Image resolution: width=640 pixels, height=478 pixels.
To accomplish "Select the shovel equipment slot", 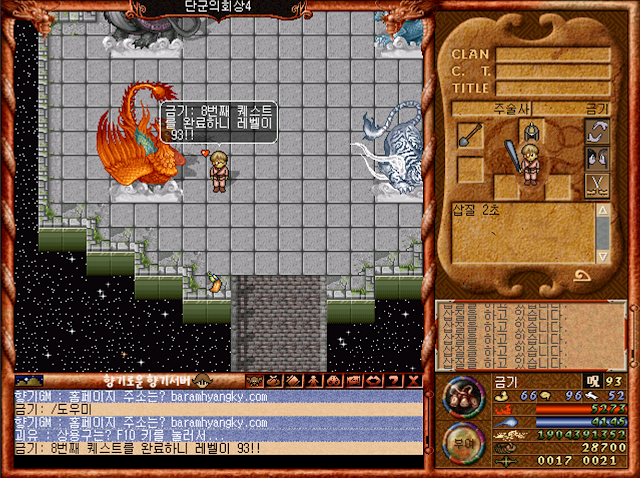I will click(471, 137).
